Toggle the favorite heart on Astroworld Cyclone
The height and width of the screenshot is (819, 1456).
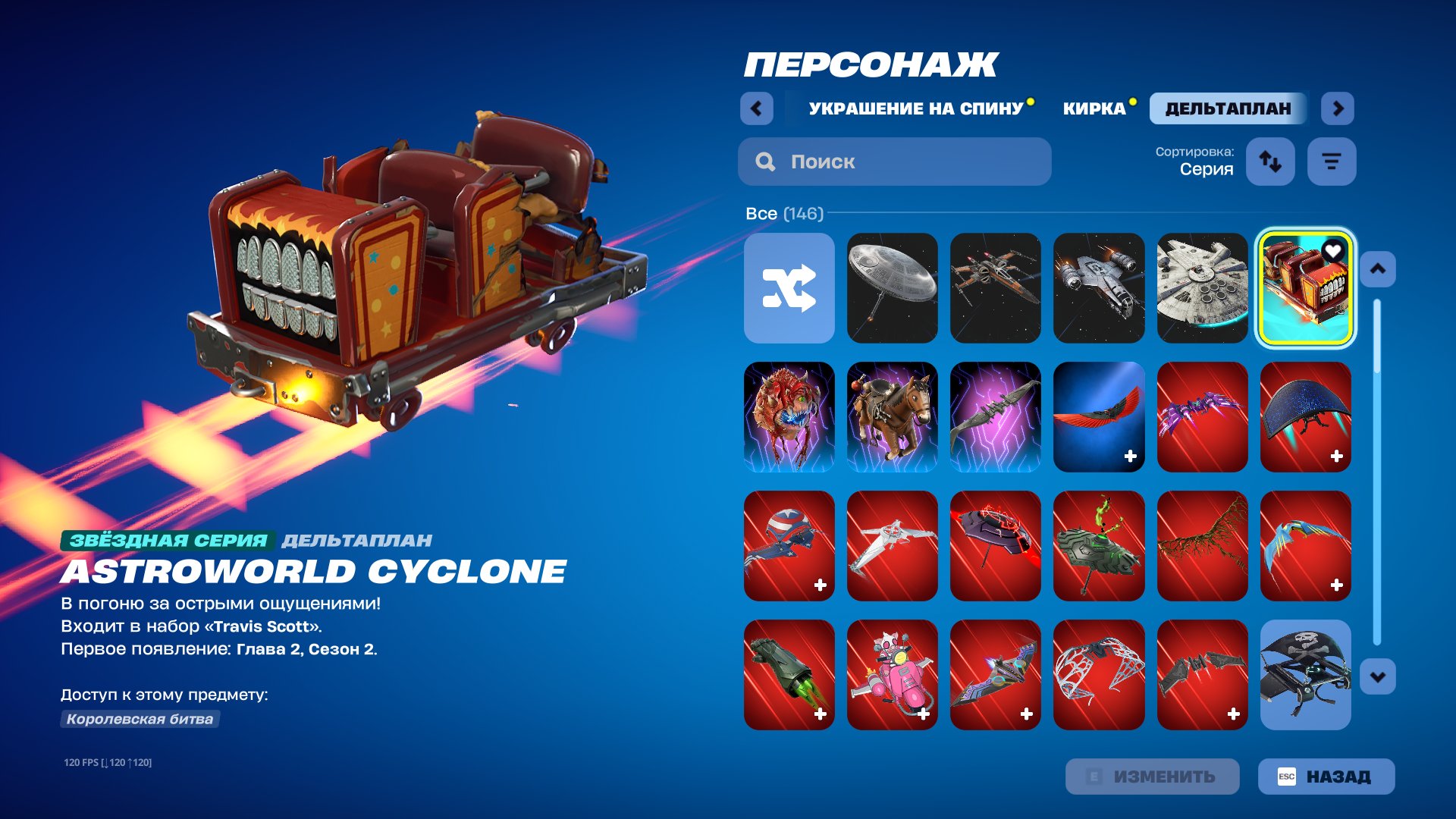pyautogui.click(x=1333, y=250)
